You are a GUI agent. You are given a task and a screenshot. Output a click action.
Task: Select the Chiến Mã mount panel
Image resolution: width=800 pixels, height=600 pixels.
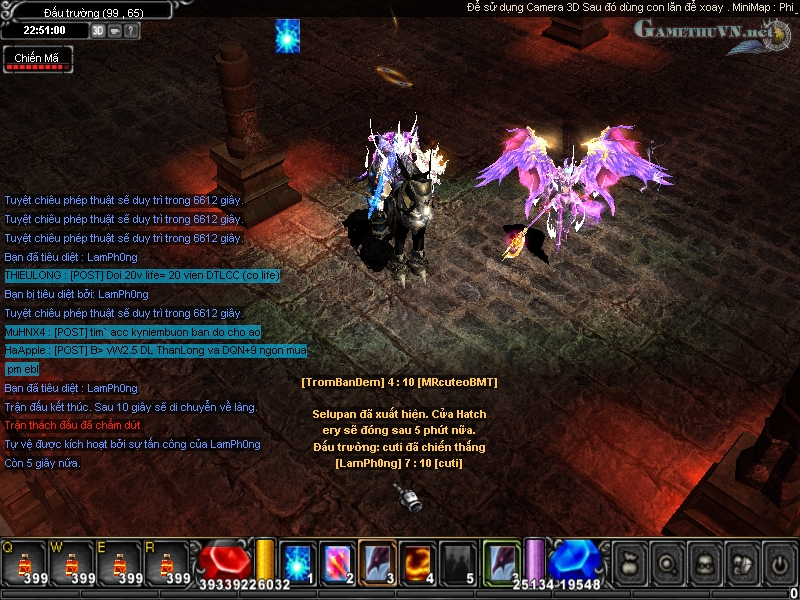[37, 59]
